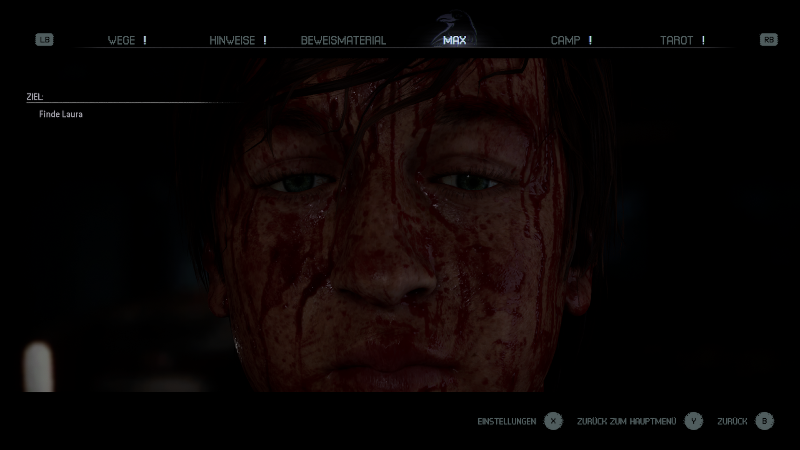Switch to the Wege tab
Image resolution: width=800 pixels, height=450 pixels.
click(122, 40)
